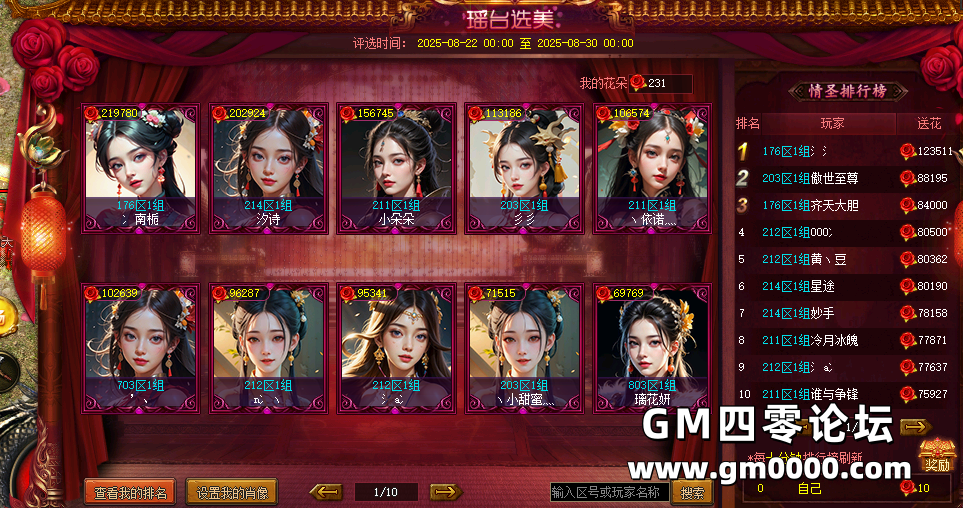Go to the previous page of contestant portraits
963x508 pixels.
[326, 492]
